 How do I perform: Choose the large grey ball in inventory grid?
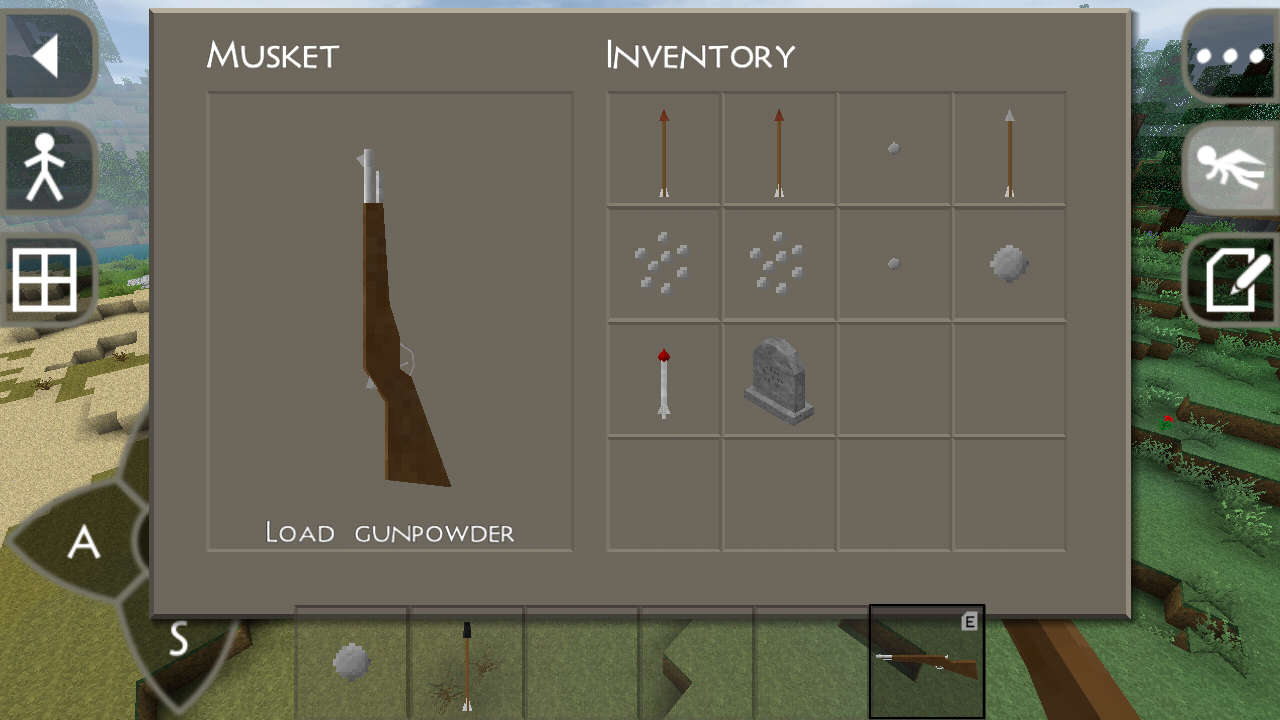click(x=1009, y=265)
